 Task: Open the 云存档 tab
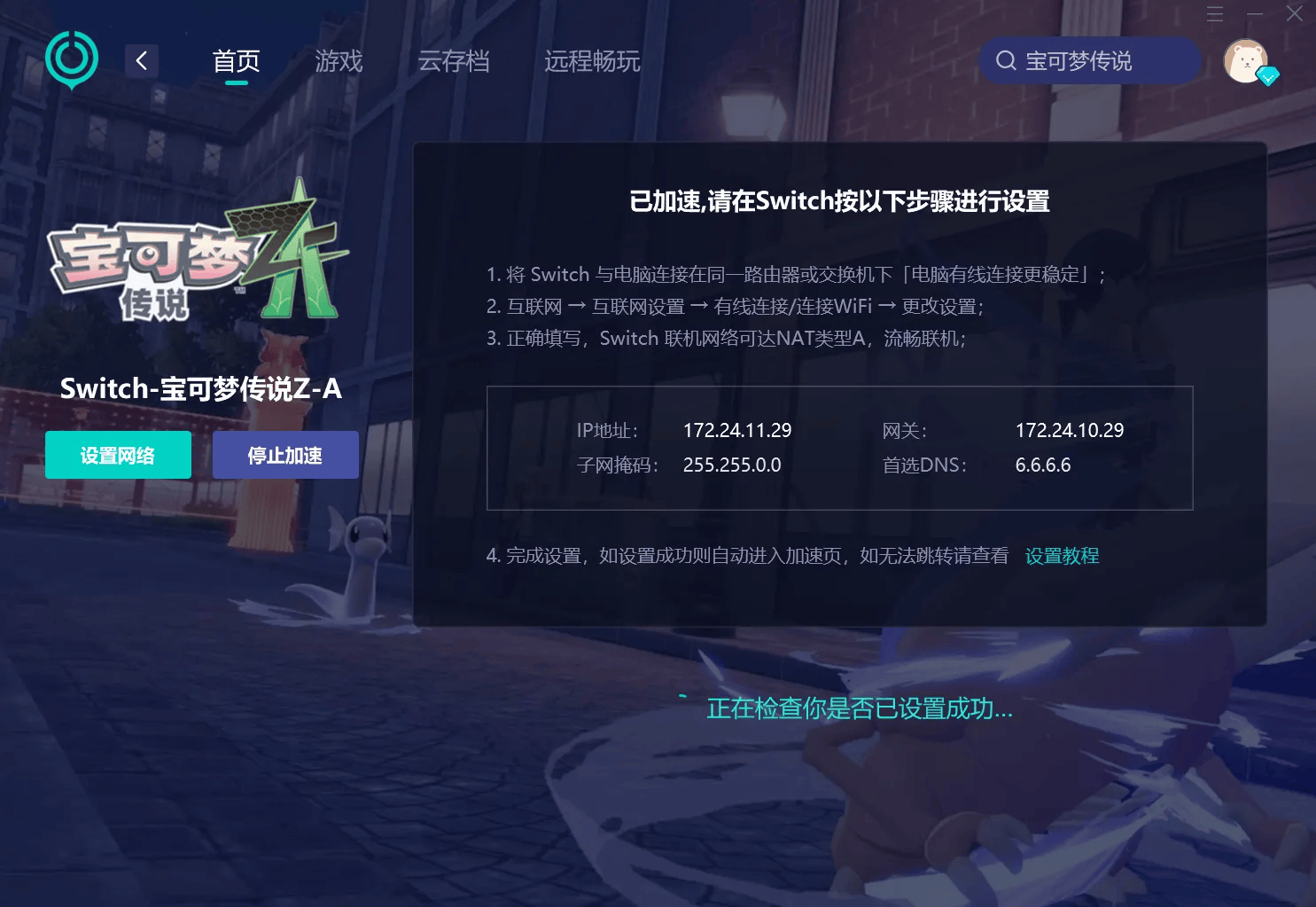[455, 60]
